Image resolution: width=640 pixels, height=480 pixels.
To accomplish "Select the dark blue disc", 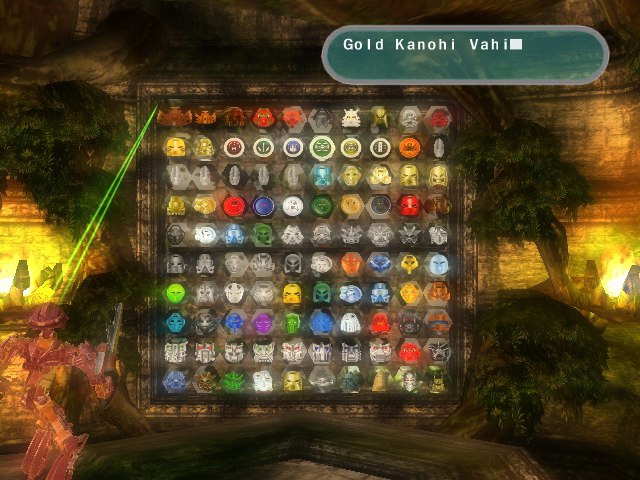I will 263,206.
